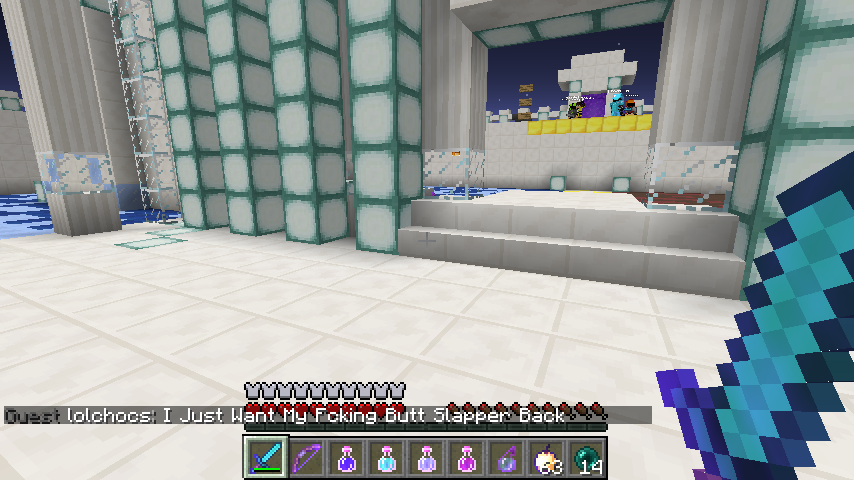The image size is (854, 480).
Task: Pick the splash potion slot
Action: click(x=507, y=458)
